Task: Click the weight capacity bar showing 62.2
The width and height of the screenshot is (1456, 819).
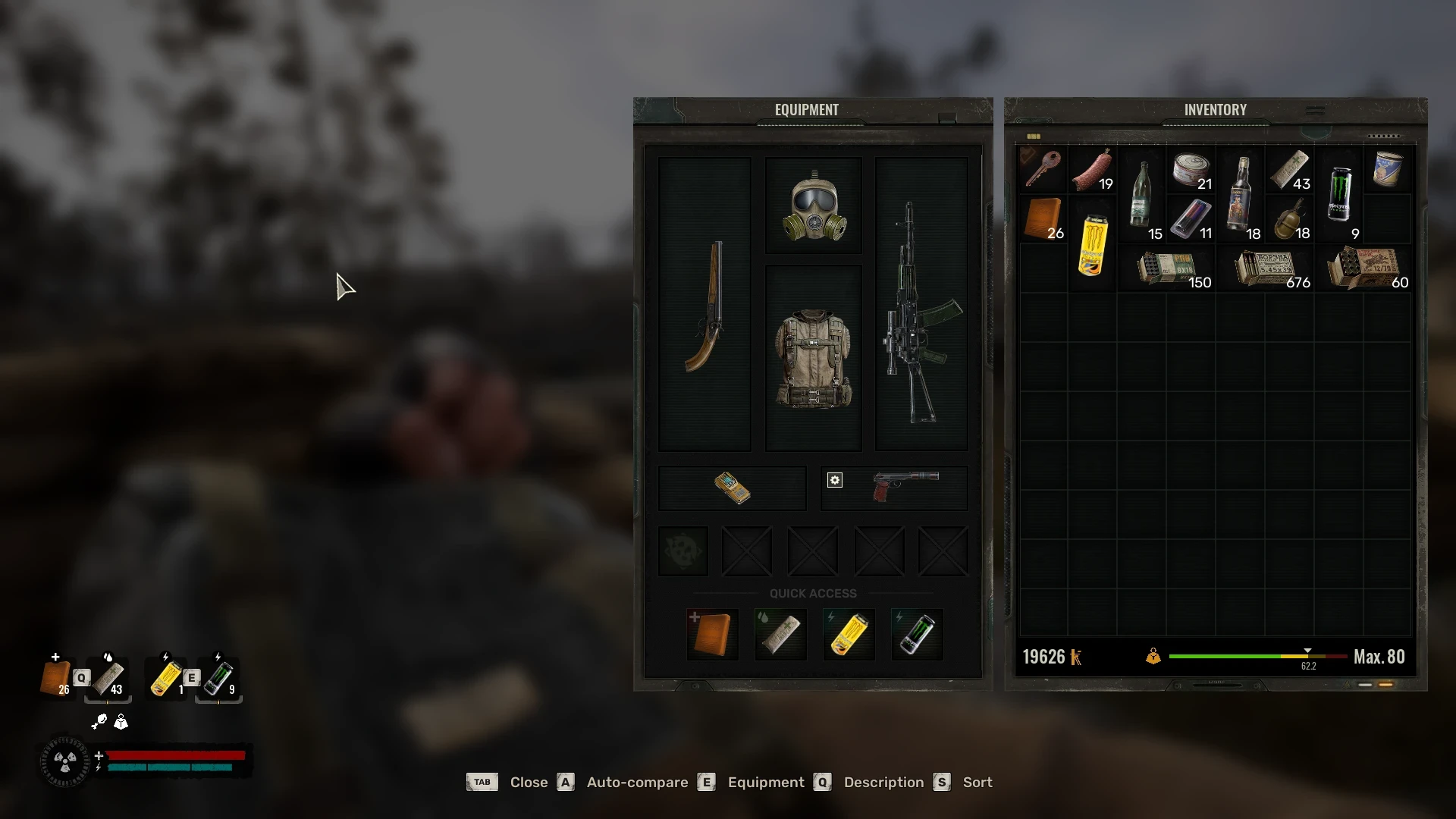Action: (x=1255, y=657)
